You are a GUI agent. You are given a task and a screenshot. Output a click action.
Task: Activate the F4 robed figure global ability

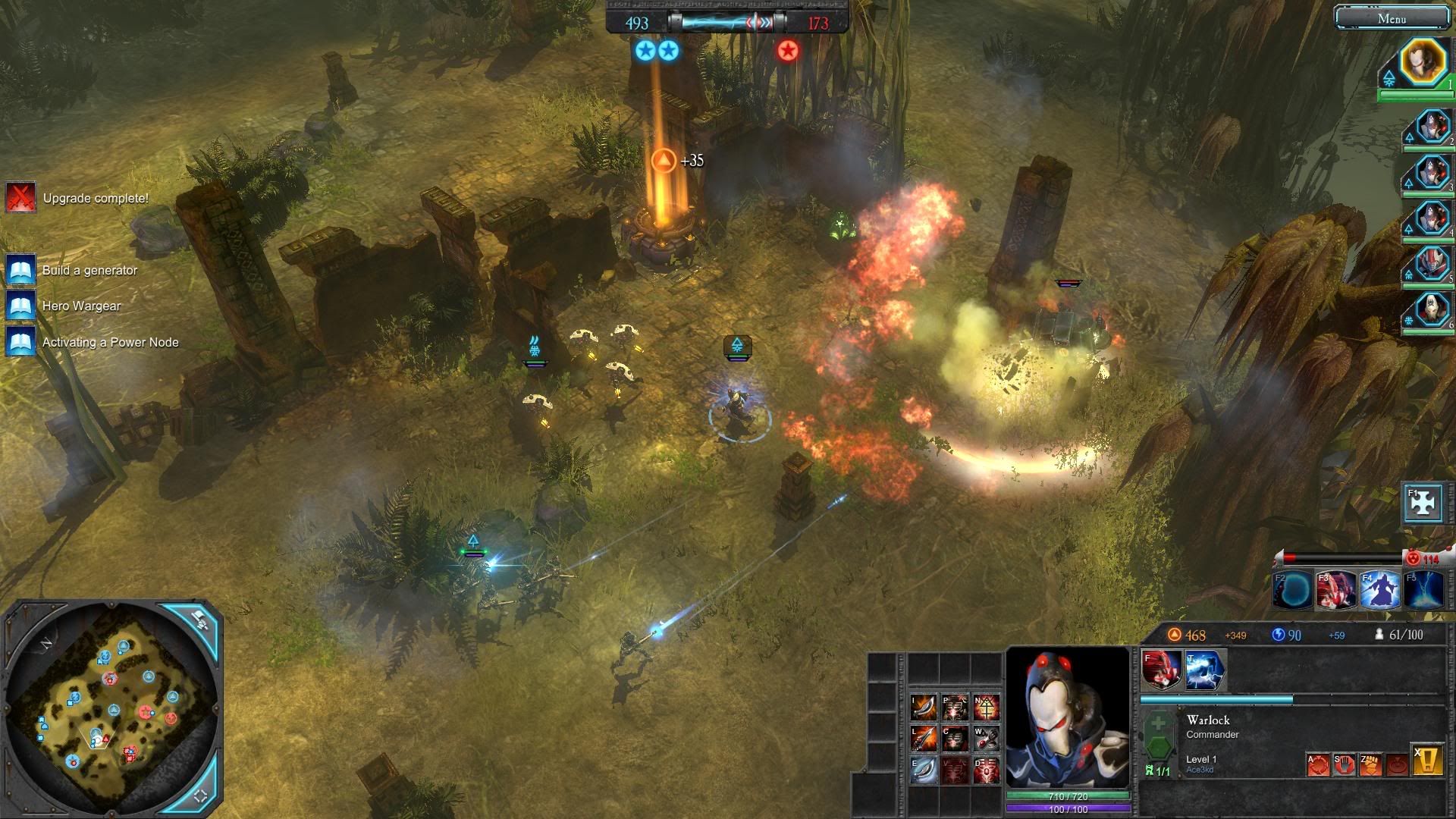1379,591
